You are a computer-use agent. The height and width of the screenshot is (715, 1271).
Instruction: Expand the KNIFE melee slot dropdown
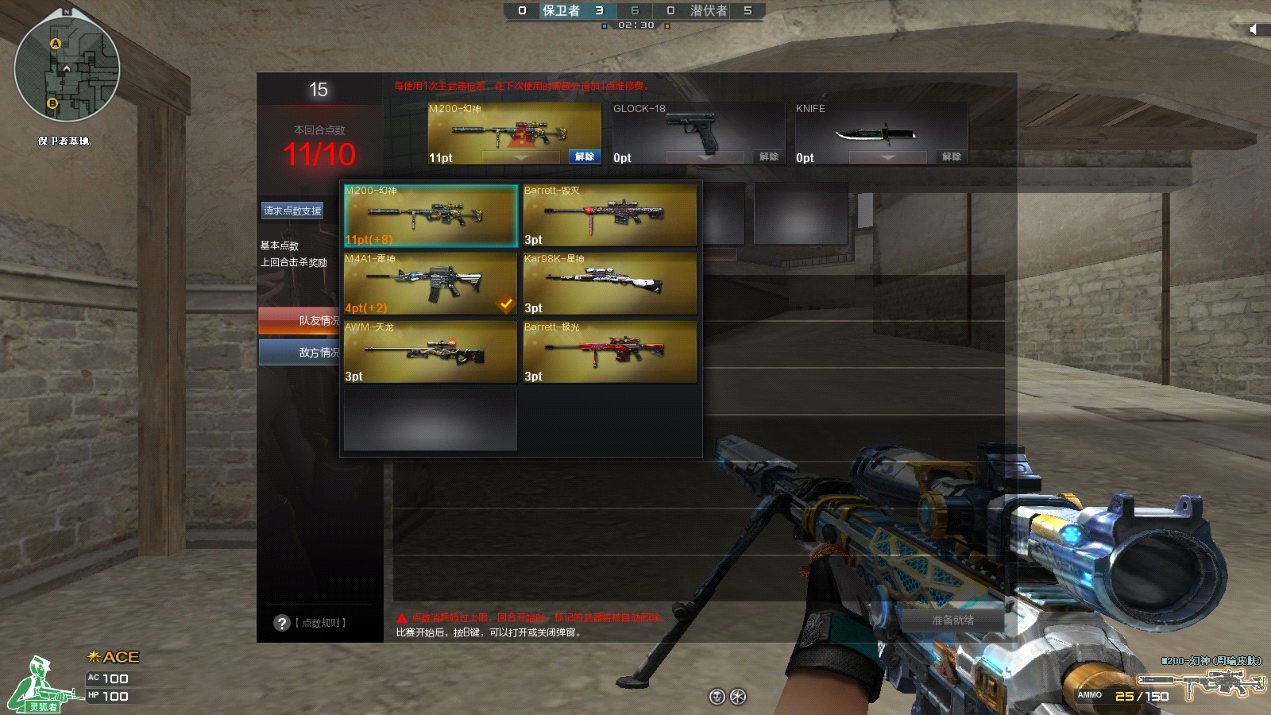[x=887, y=157]
